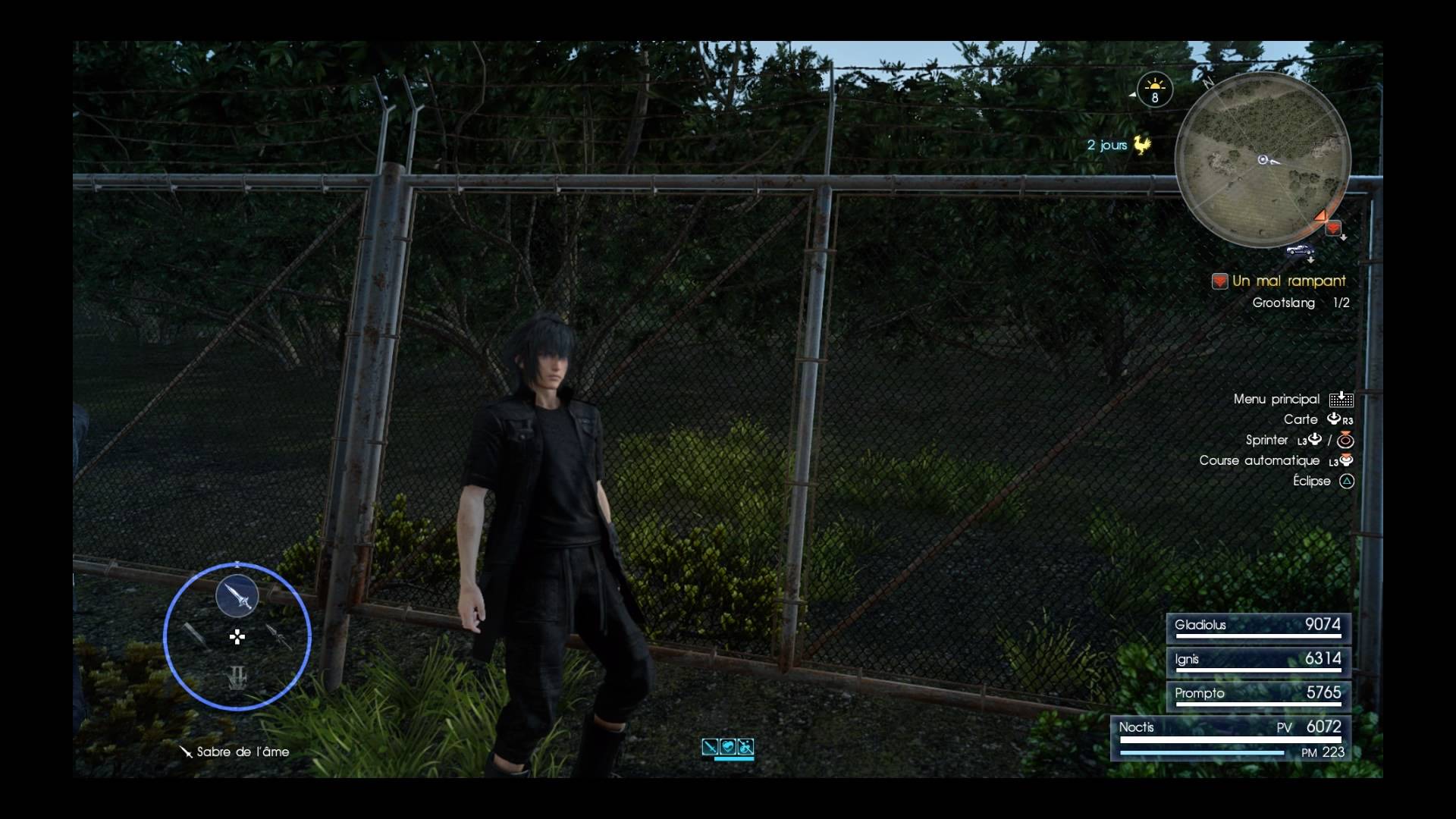
Task: Switch to the greatsword in the weapon wheel
Action: point(195,635)
